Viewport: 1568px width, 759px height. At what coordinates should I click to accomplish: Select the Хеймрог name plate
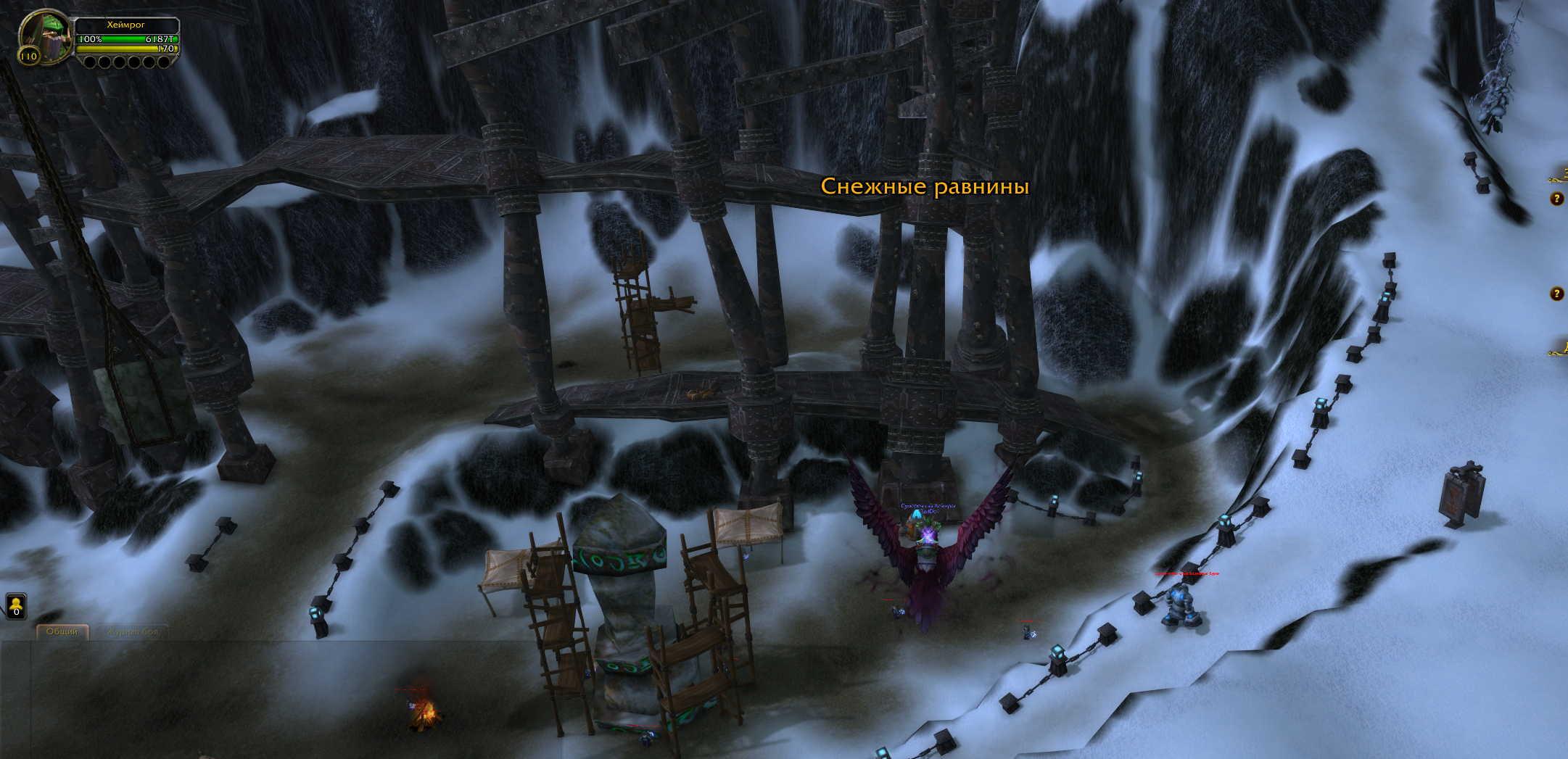126,25
